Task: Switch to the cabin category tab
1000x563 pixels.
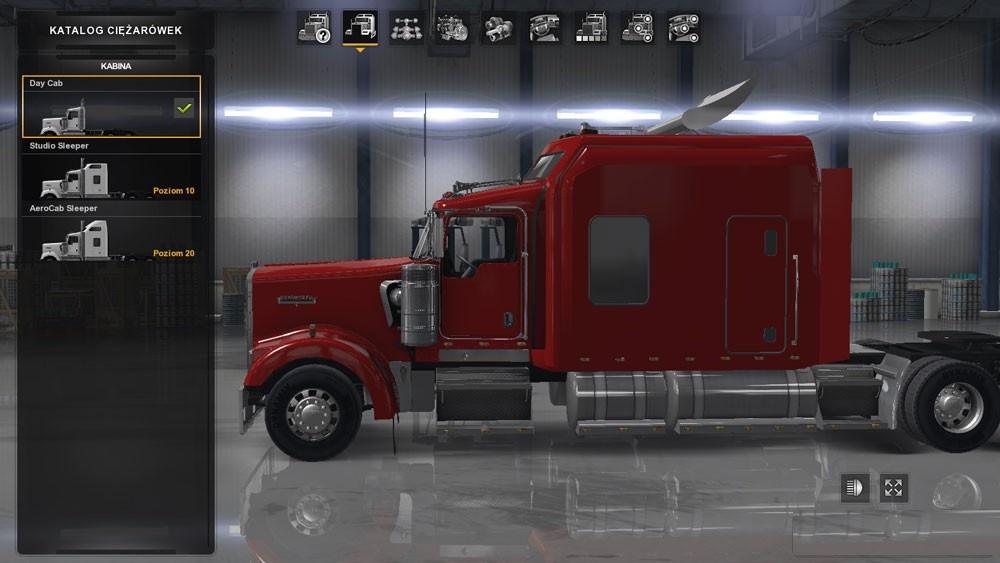Action: [359, 27]
